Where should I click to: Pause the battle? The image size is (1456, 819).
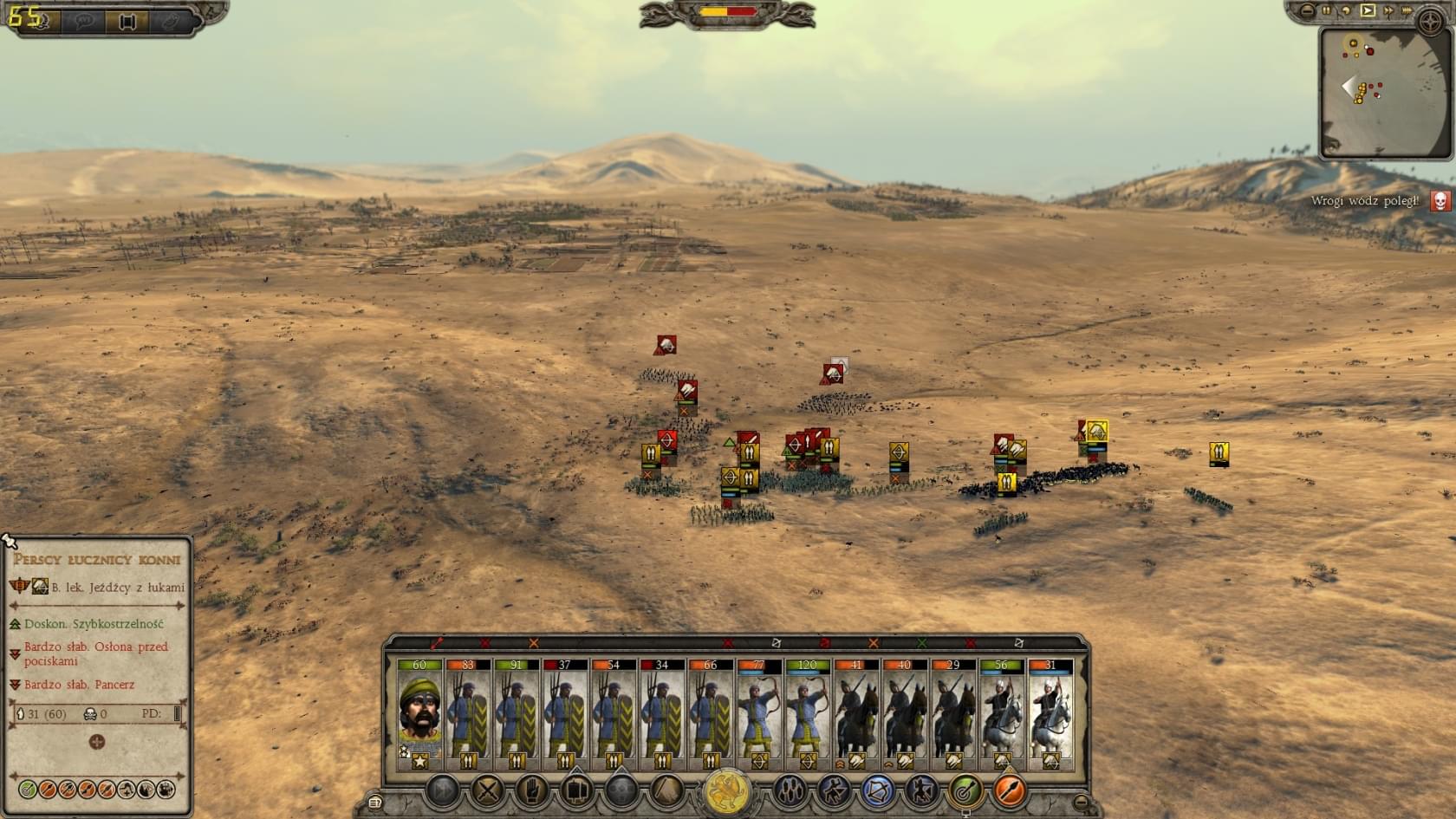point(1326,11)
